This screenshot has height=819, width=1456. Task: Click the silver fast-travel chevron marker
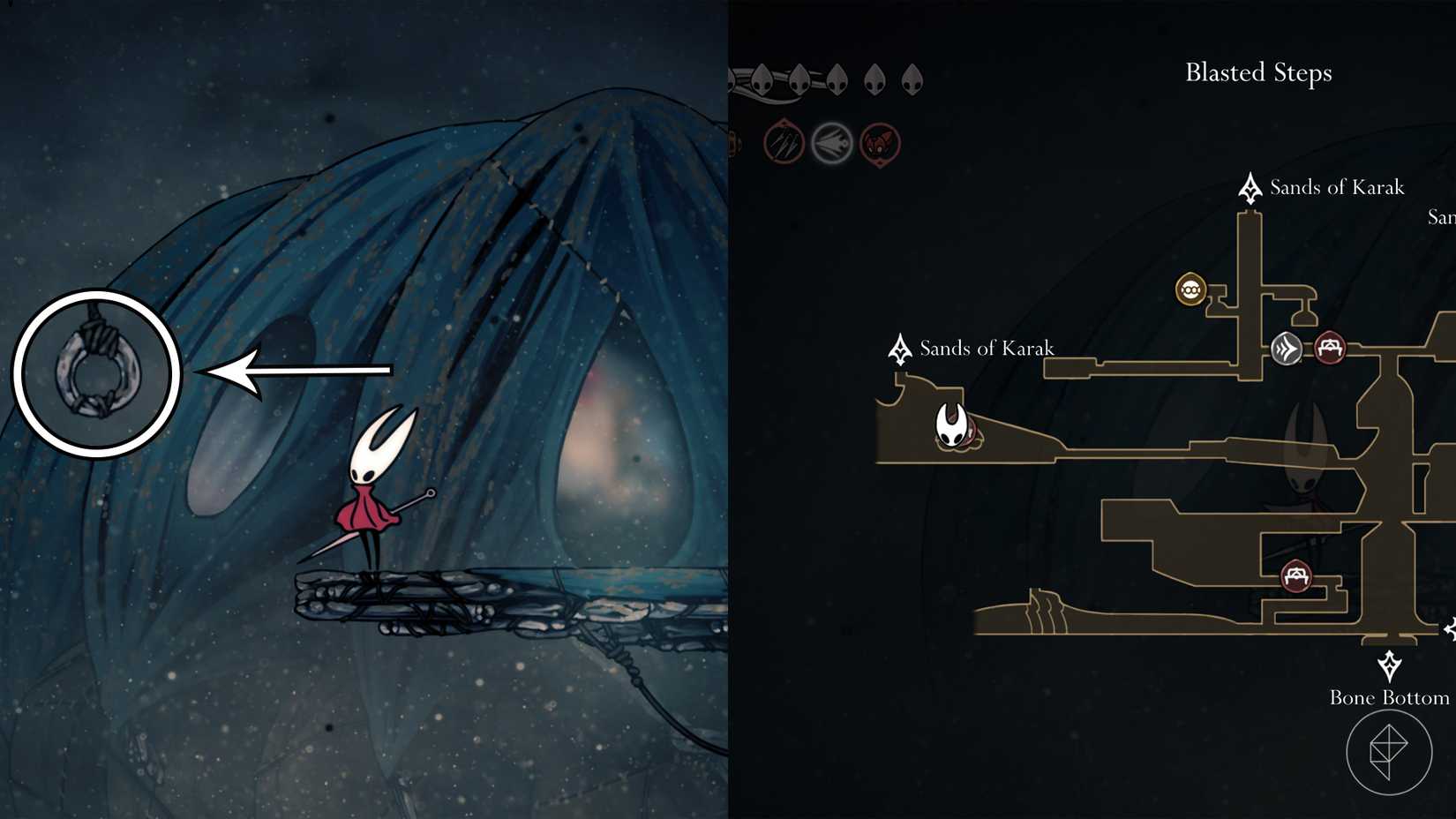(1287, 348)
